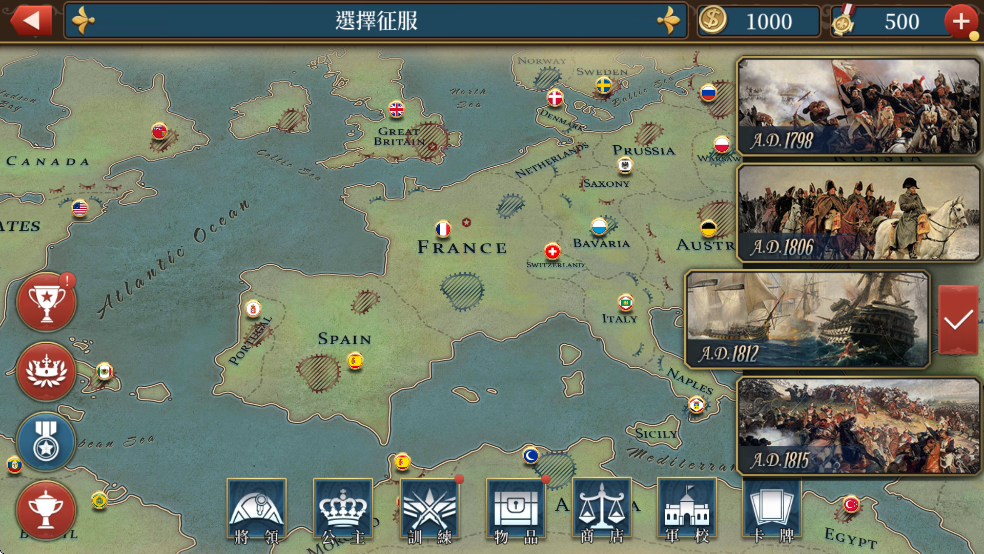The image size is (984, 554).
Task: Open the 軍校 military academy
Action: [688, 509]
